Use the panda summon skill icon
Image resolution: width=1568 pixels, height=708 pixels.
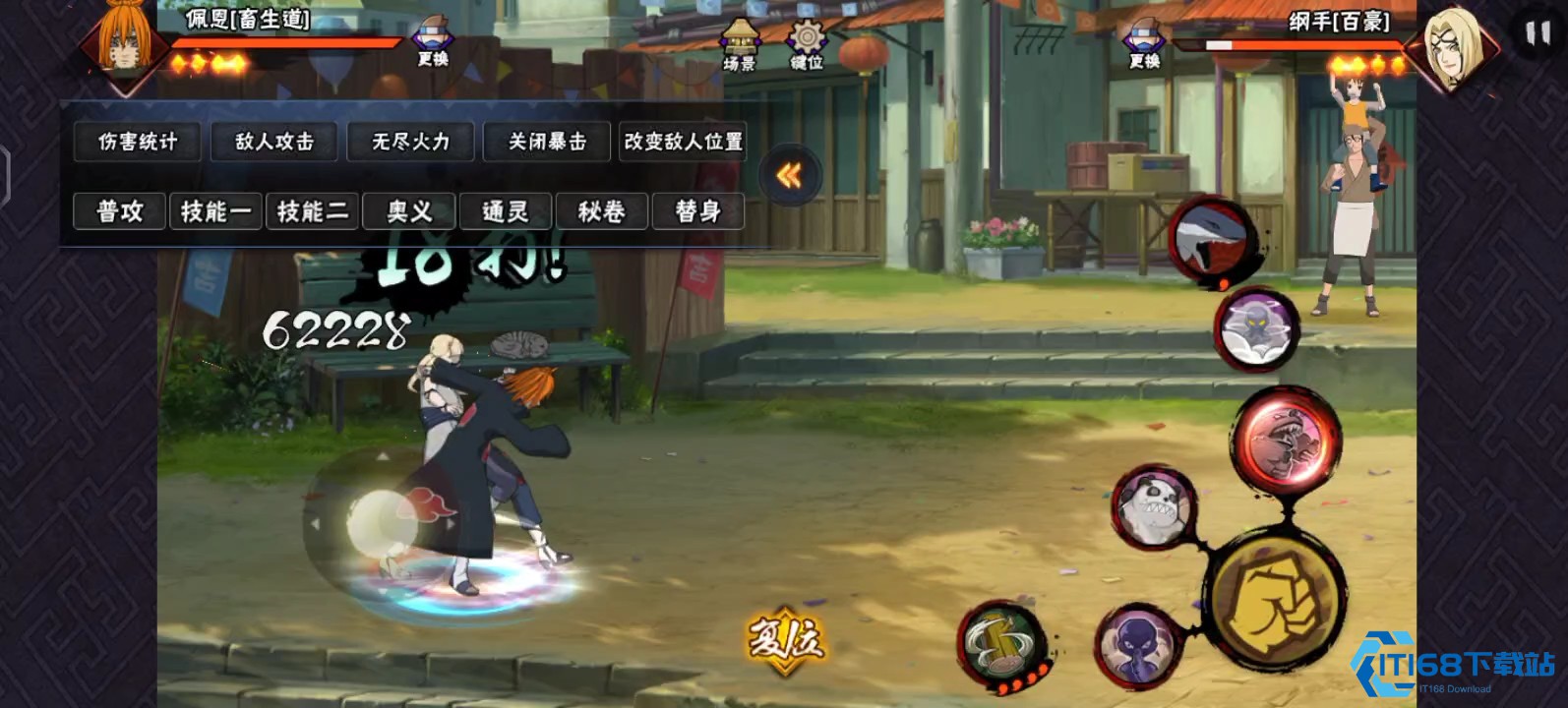[1152, 506]
